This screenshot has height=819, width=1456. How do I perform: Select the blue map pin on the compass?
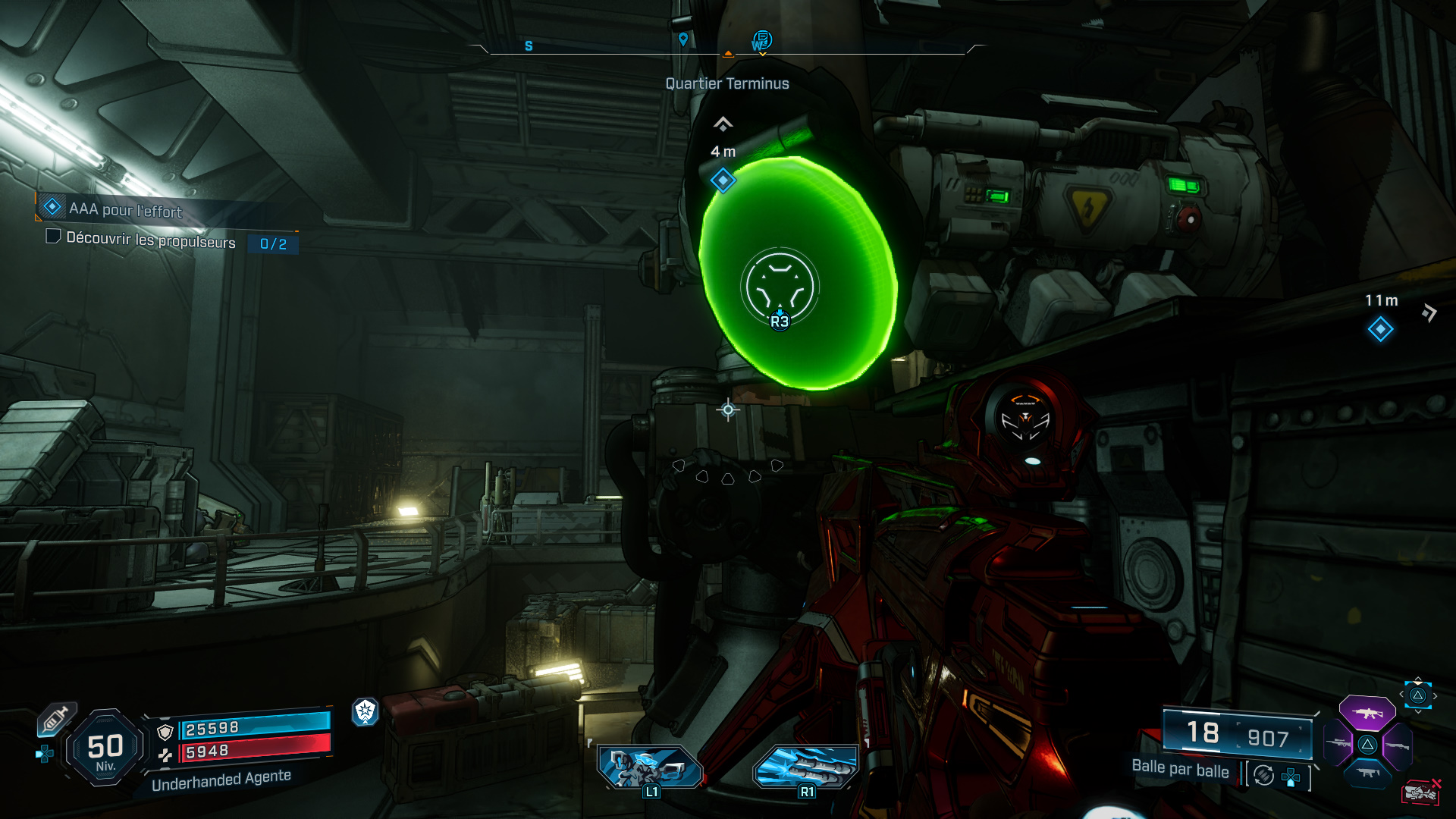(x=683, y=39)
